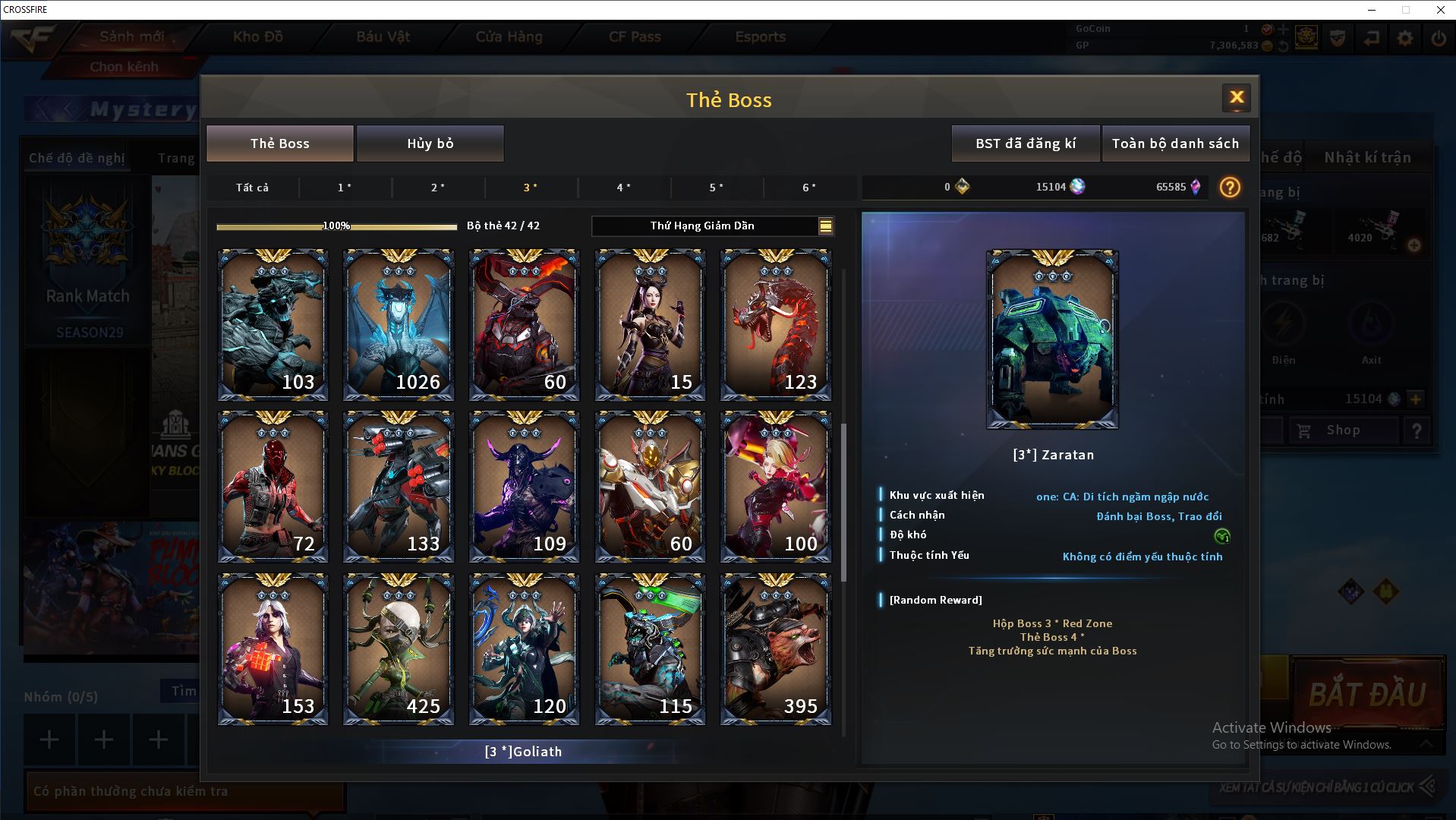Pick the boss card with count 72
Viewport: 1456px width, 820px height.
click(273, 487)
